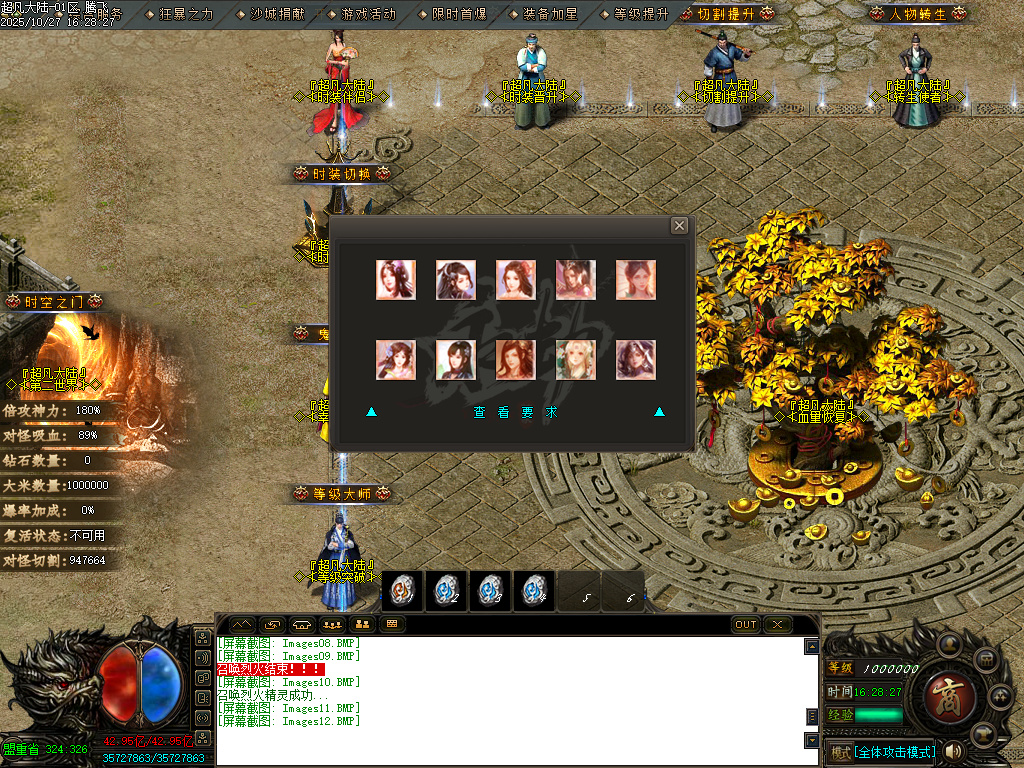Use the red rune in hotbar slot 1
The height and width of the screenshot is (768, 1024).
point(402,591)
